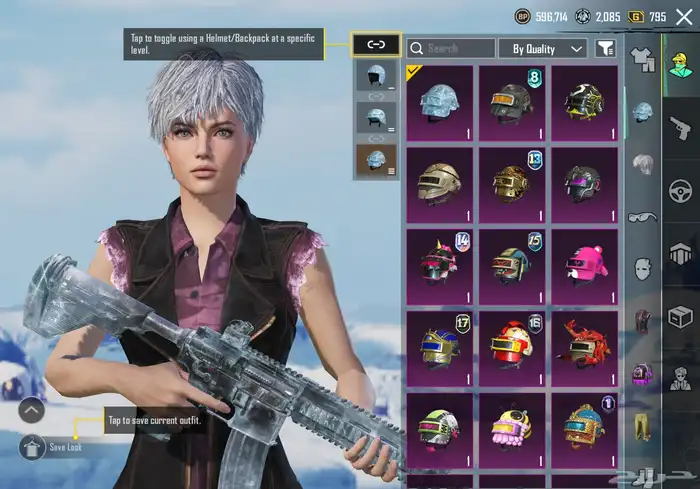Select the black helmet with orange visor

[512, 101]
